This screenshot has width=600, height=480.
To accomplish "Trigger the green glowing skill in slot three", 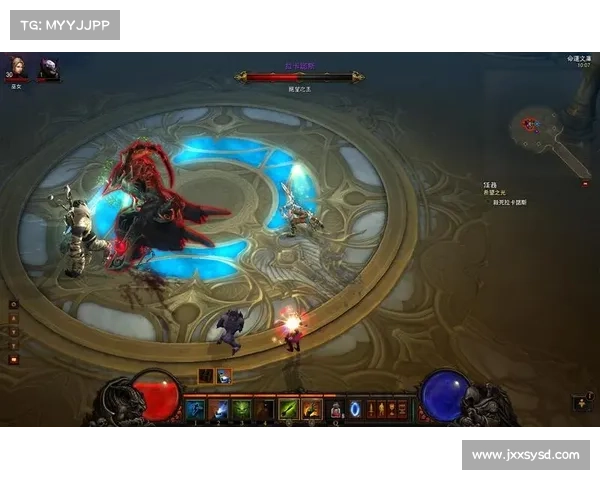I will 242,409.
